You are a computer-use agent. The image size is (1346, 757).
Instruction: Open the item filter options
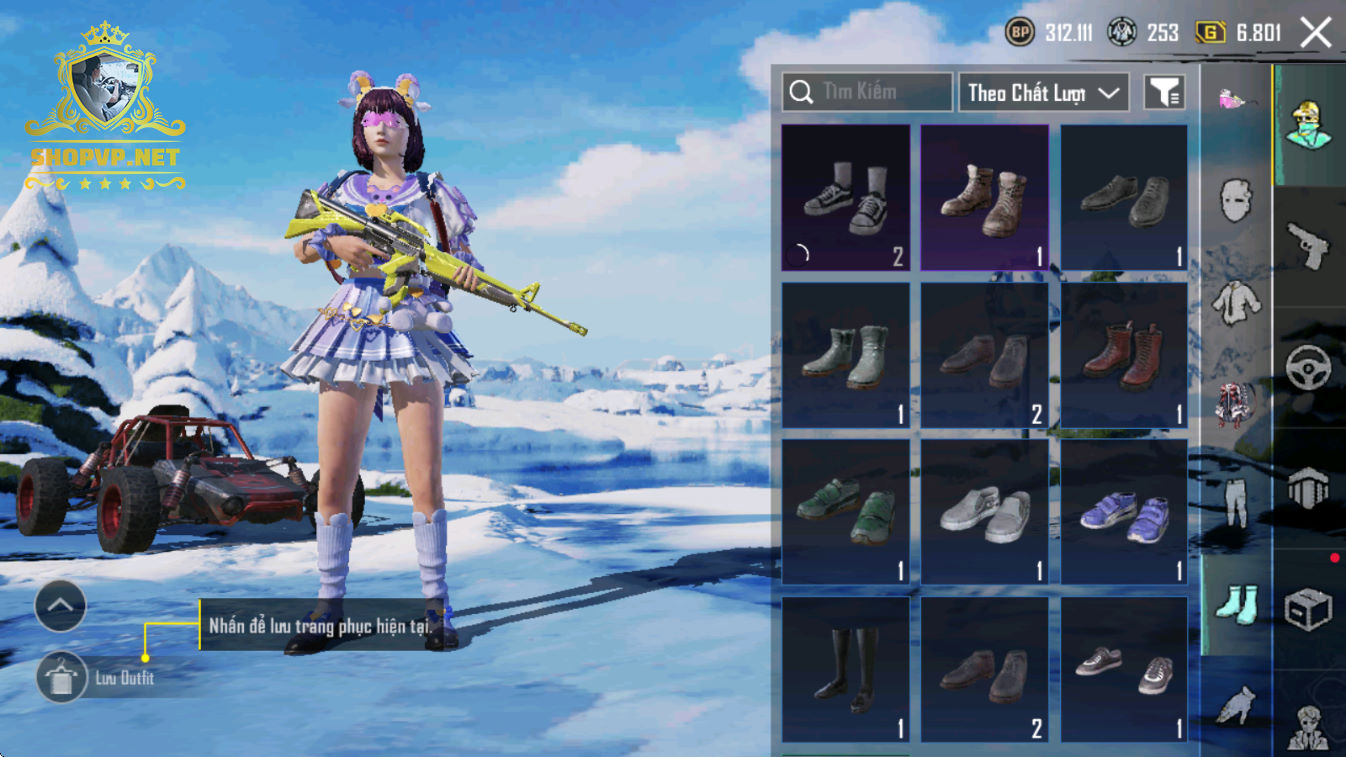click(x=1164, y=93)
